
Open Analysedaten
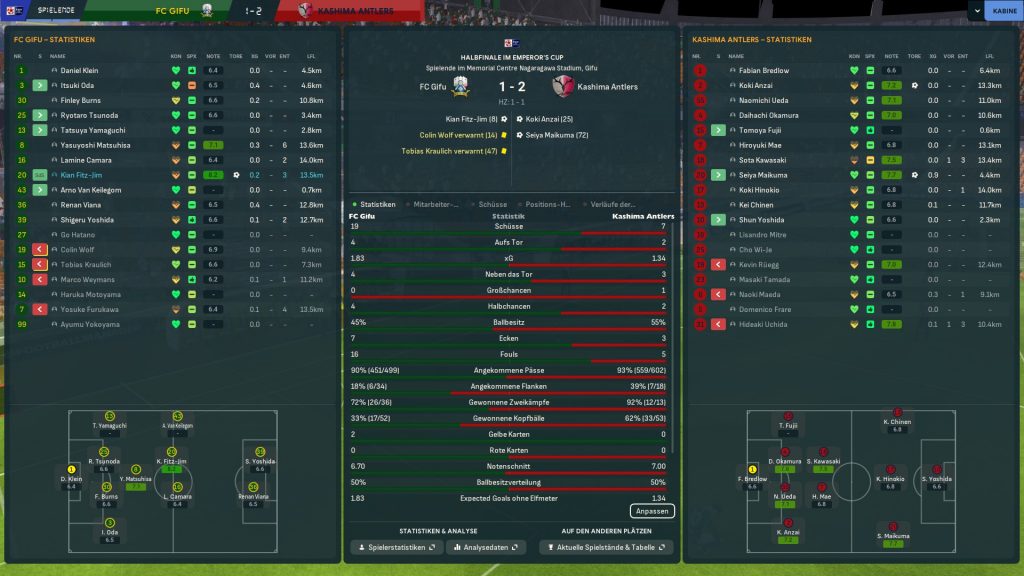coord(485,548)
